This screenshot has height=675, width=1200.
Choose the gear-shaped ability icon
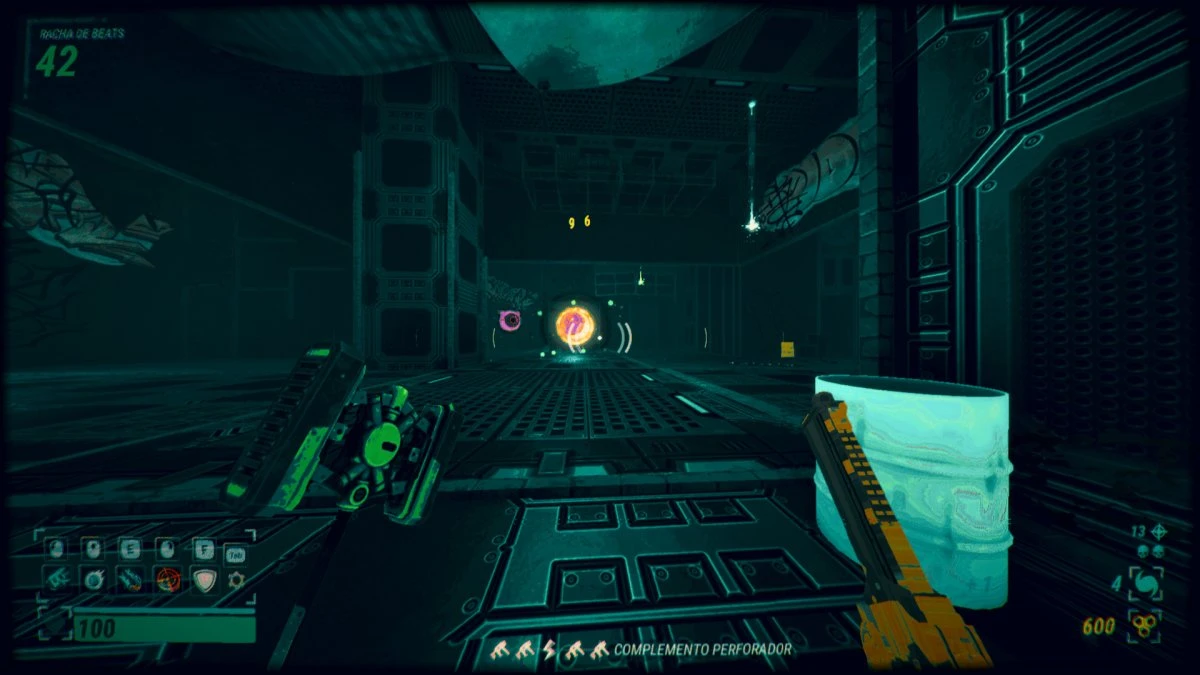coord(237,580)
